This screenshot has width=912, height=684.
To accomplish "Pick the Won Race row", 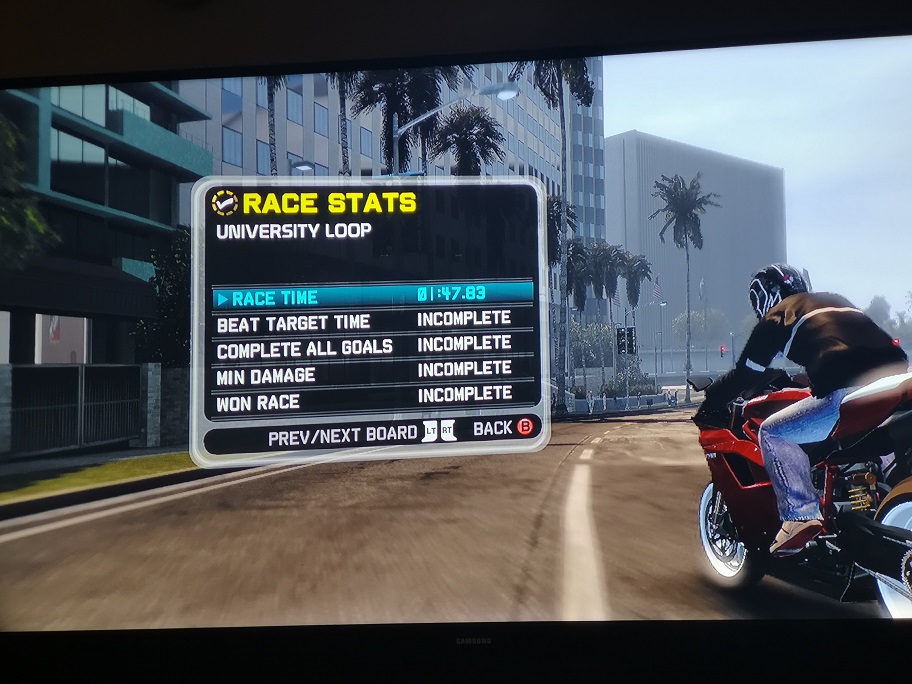I will click(x=372, y=398).
